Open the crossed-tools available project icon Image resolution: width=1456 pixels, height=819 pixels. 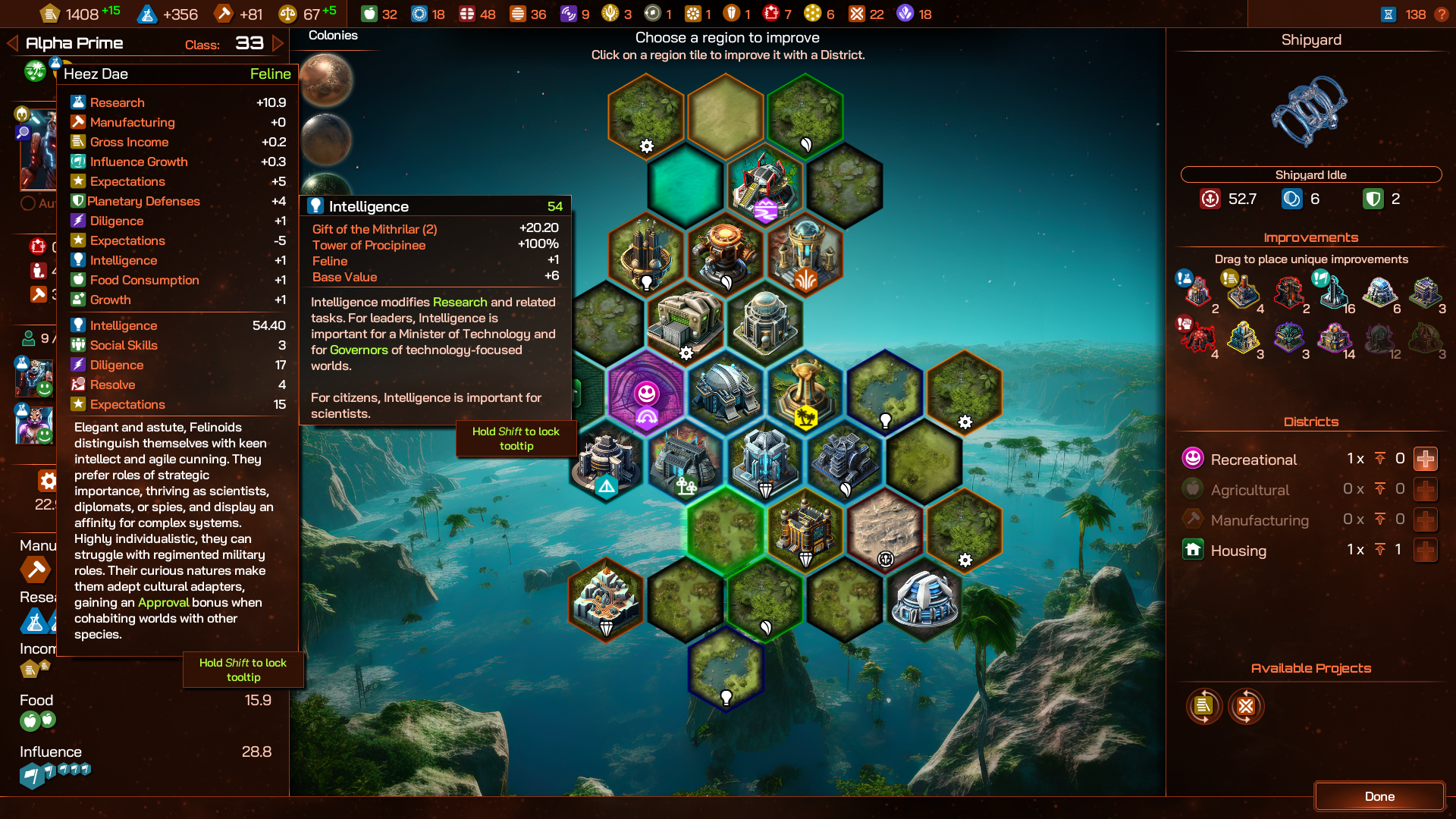(1246, 707)
